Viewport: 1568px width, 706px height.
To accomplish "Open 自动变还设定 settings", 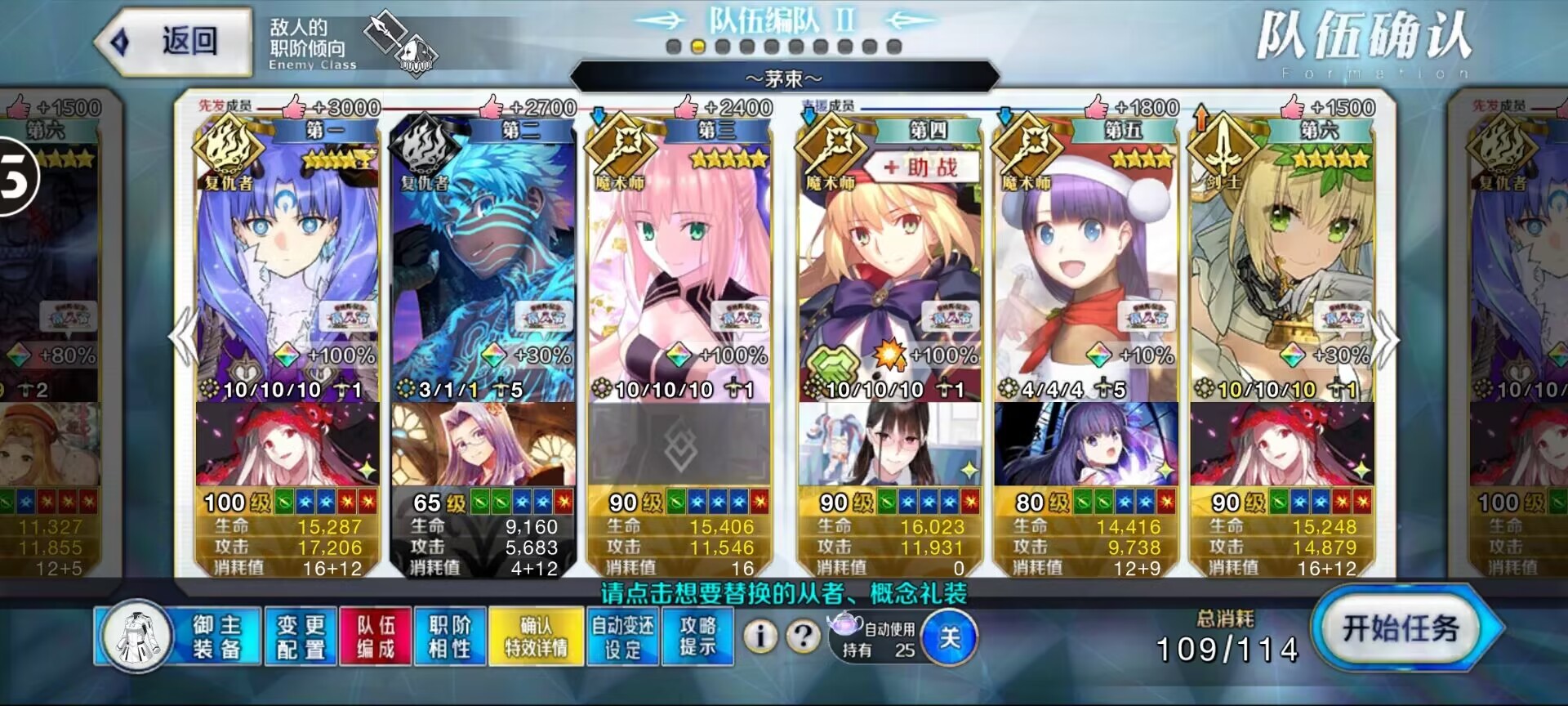I will [622, 637].
